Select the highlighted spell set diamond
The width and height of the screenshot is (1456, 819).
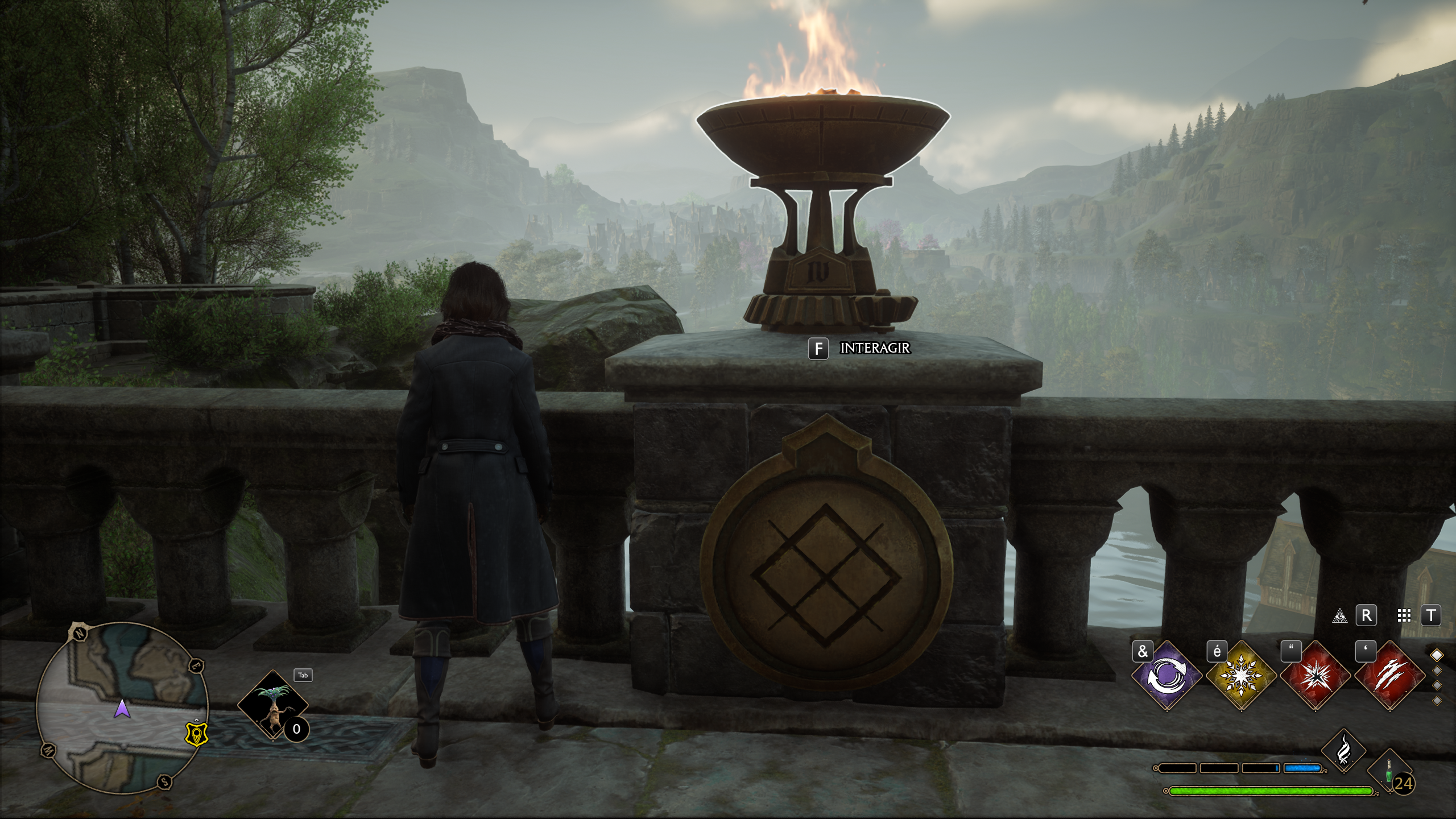coord(1437,655)
